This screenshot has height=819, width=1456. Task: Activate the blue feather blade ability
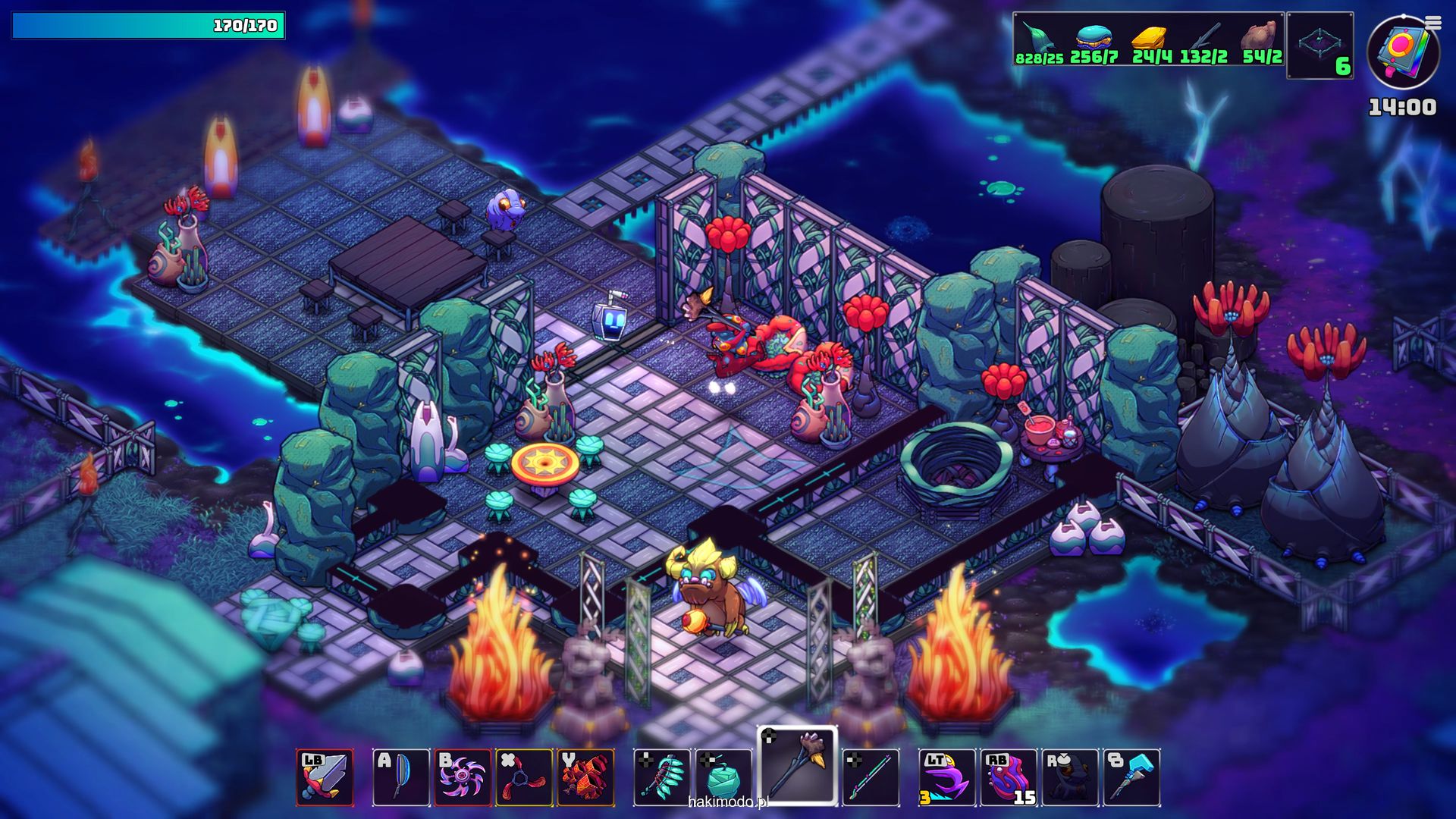(401, 777)
